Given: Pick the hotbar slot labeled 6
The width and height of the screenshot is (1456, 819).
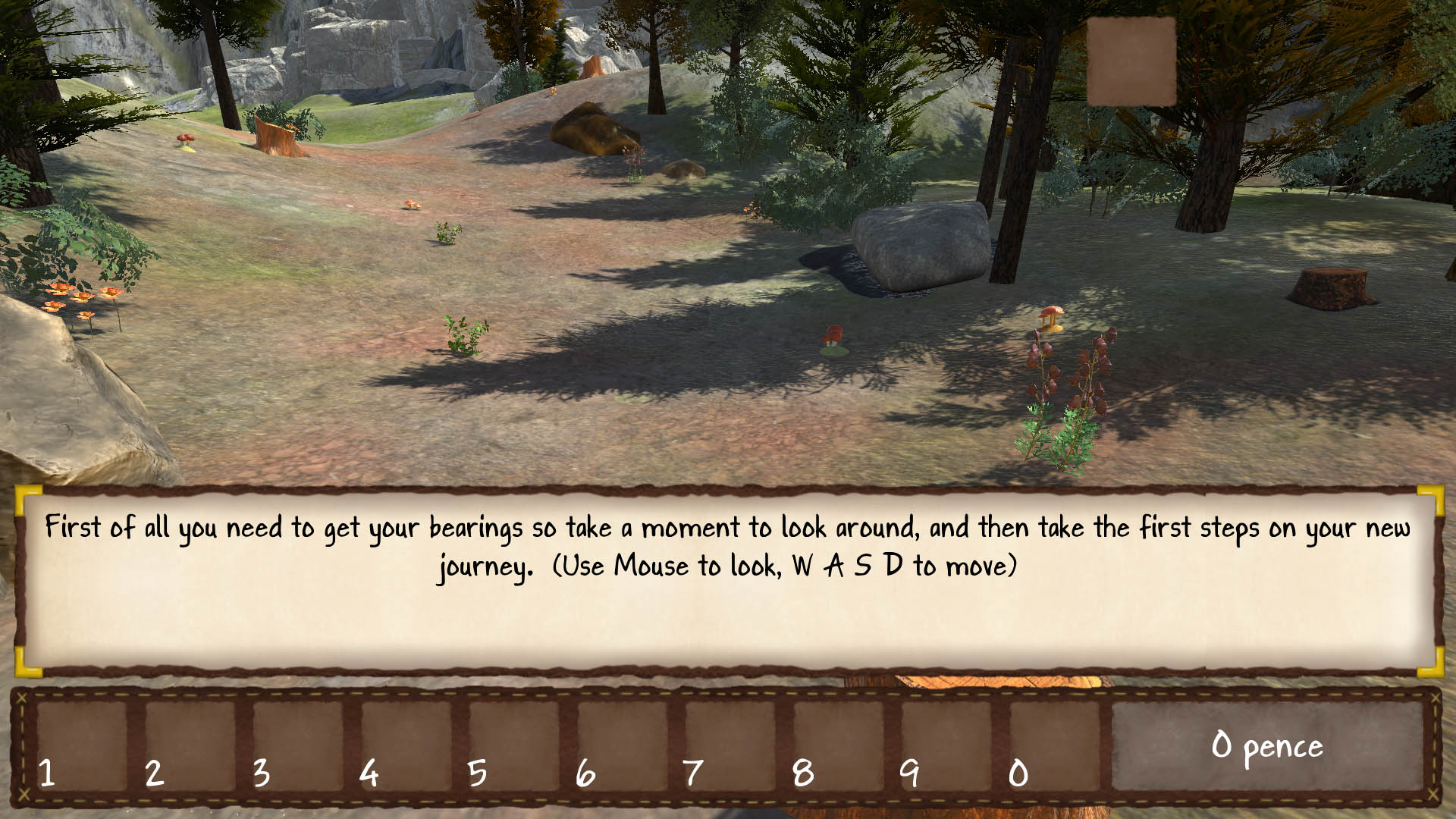Looking at the screenshot, I should tap(622, 746).
